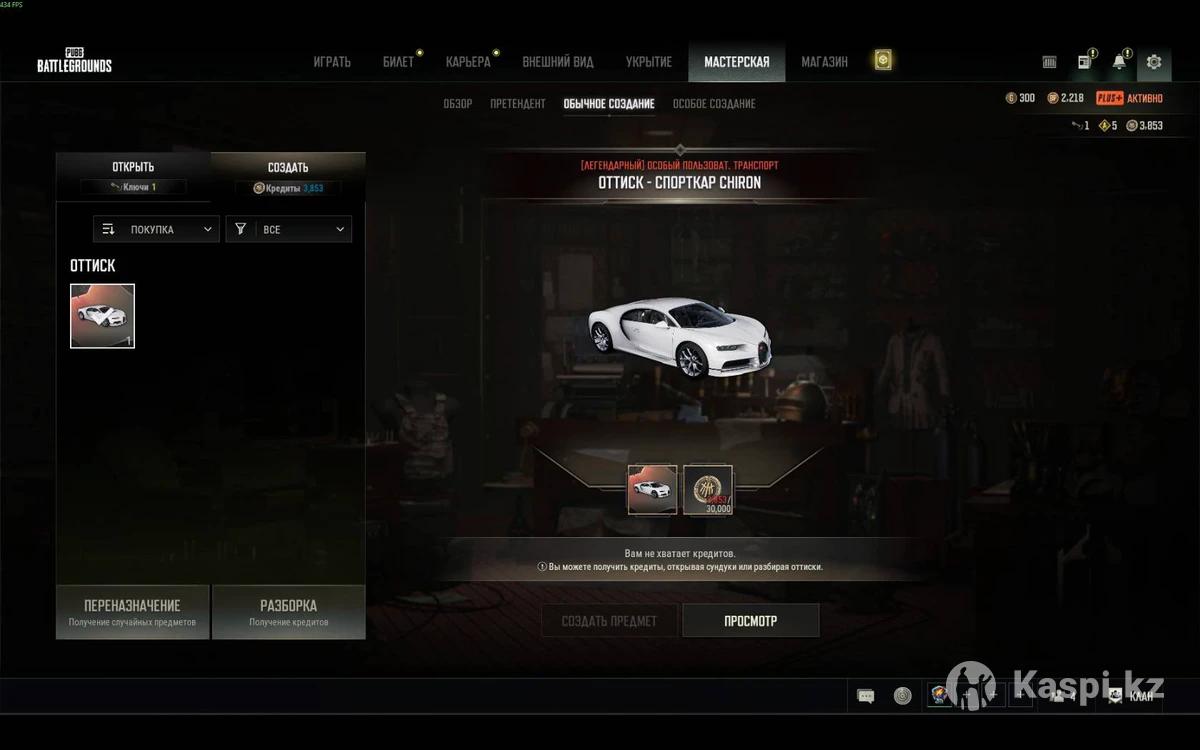Image resolution: width=1200 pixels, height=750 pixels.
Task: Switch to ОСОБОЕ СОЗДАНИЕ sub-tab
Action: 714,104
